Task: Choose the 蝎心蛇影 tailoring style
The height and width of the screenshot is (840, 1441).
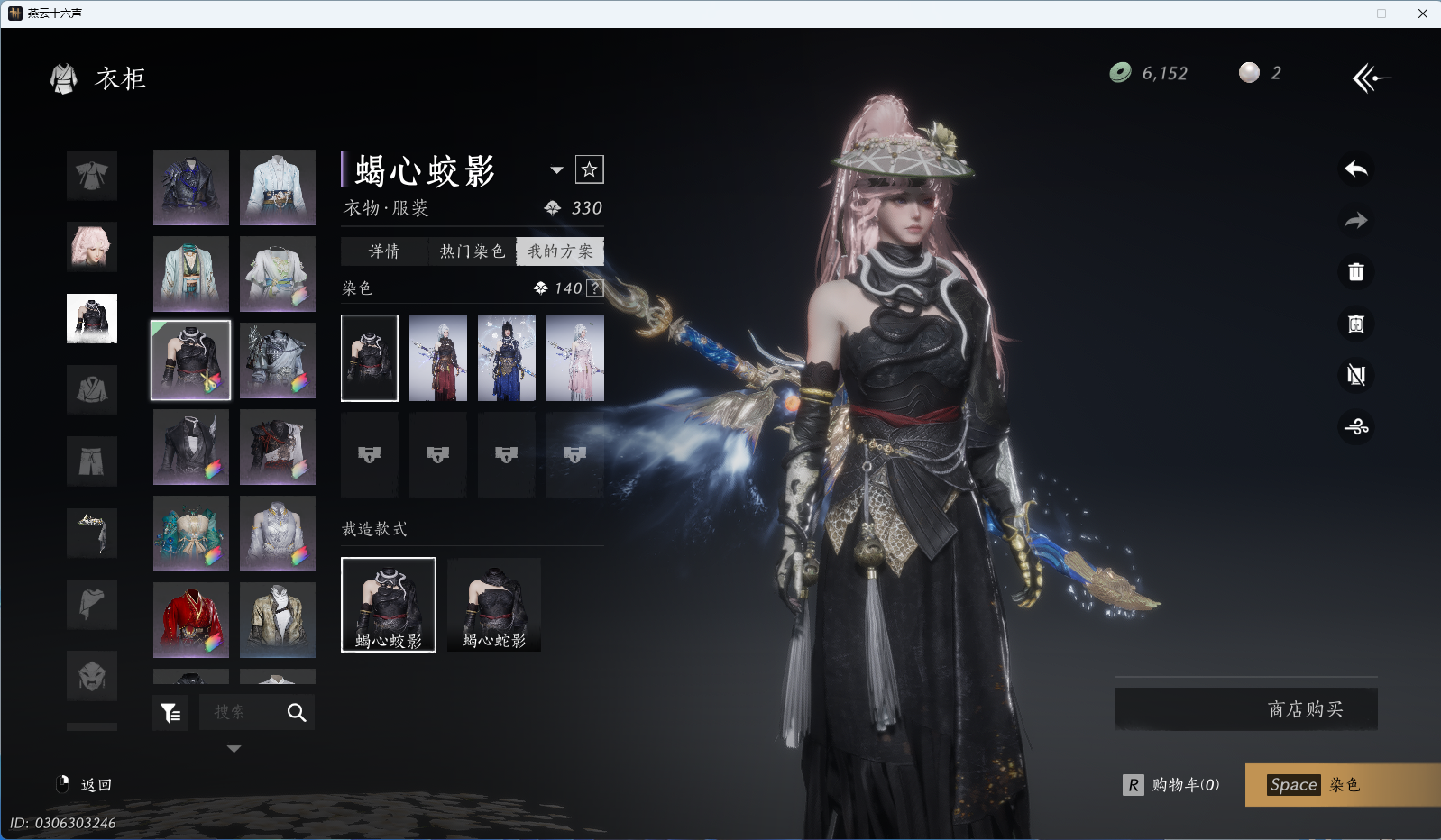Action: pos(494,604)
